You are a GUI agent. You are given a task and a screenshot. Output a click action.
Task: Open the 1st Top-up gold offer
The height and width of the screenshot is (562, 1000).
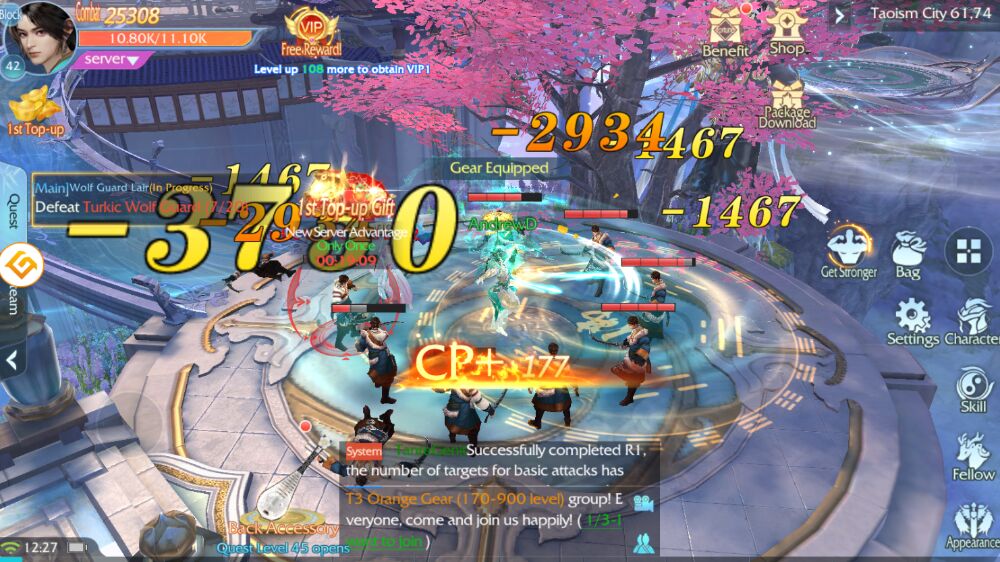click(36, 111)
